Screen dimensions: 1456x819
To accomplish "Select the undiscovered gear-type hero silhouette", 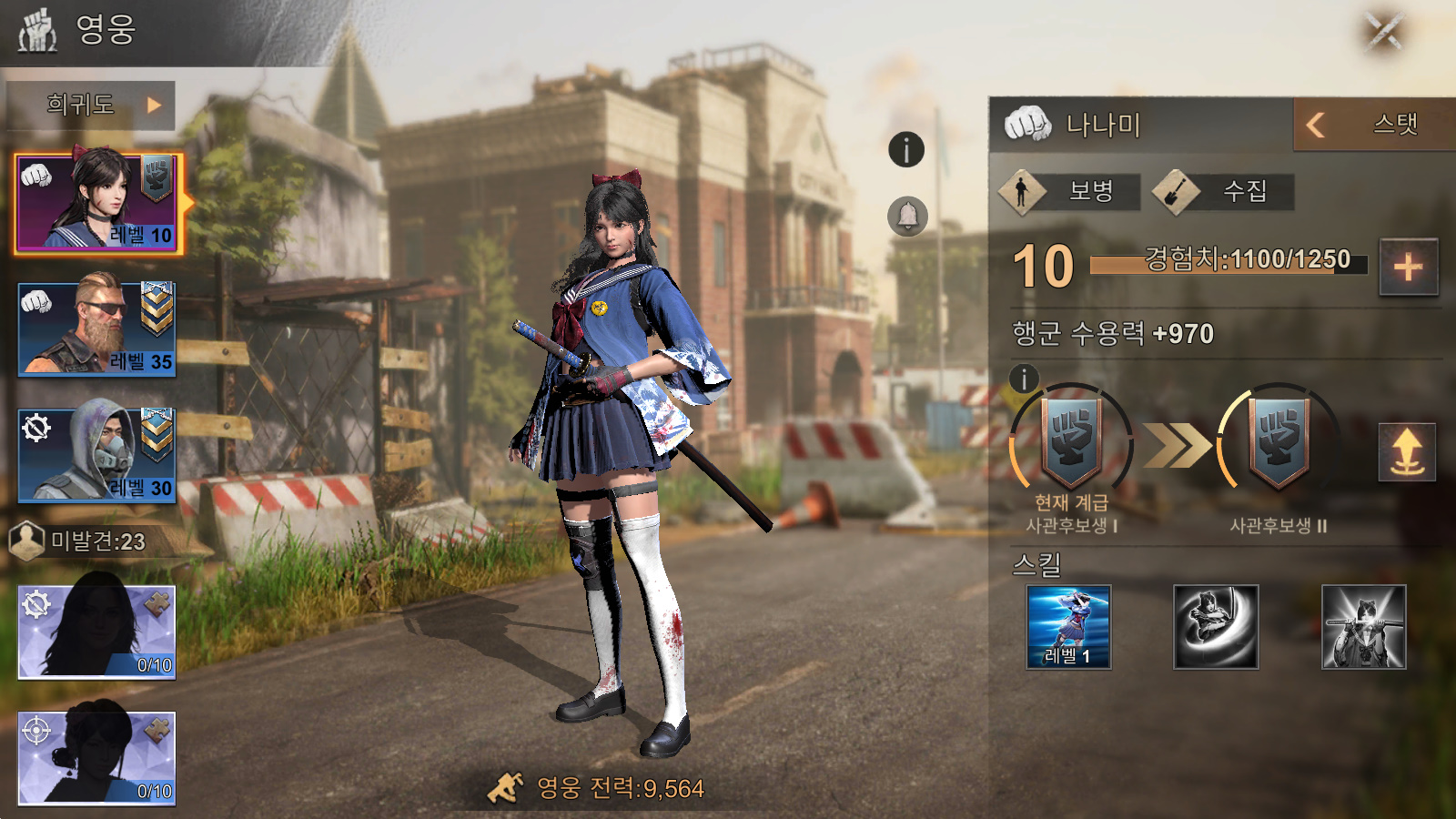I will (x=97, y=632).
